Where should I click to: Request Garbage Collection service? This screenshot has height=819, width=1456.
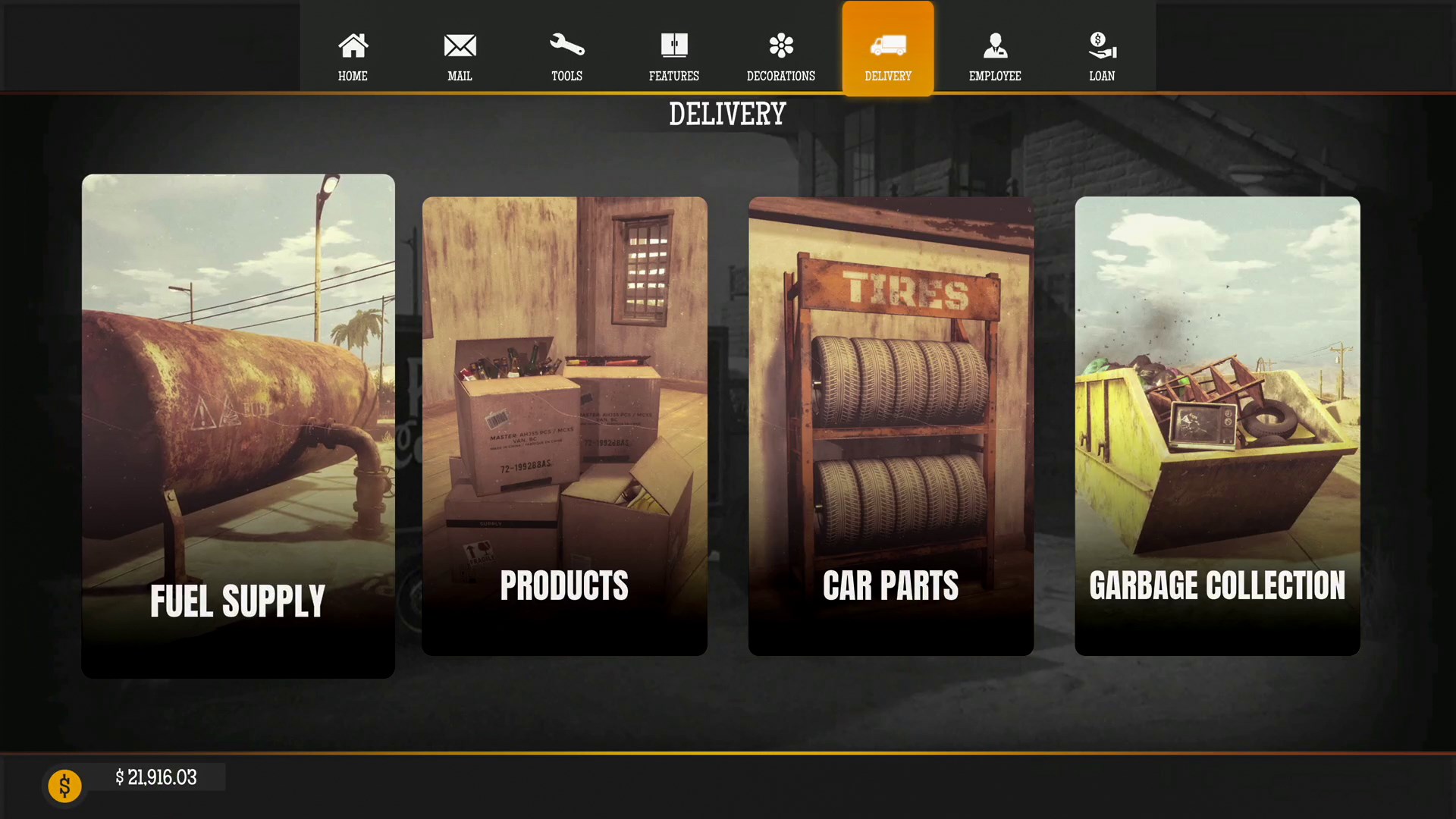tap(1217, 425)
